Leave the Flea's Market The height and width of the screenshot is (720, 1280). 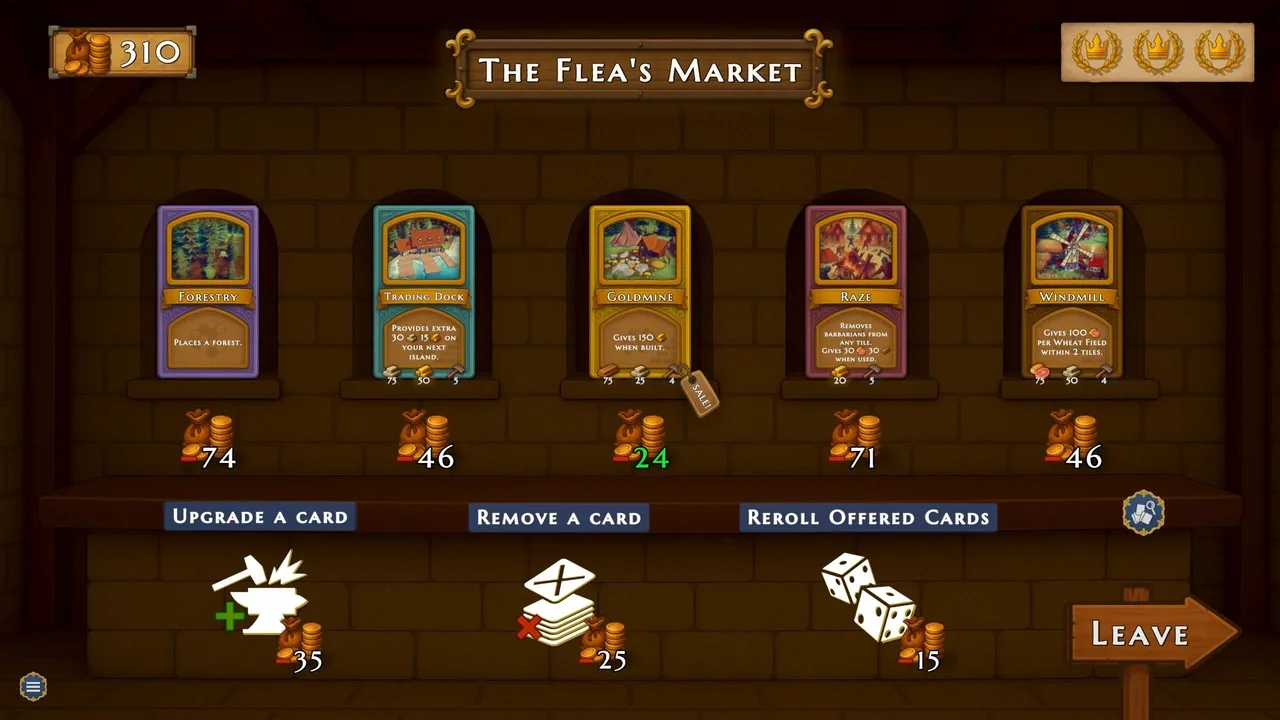[x=1150, y=633]
